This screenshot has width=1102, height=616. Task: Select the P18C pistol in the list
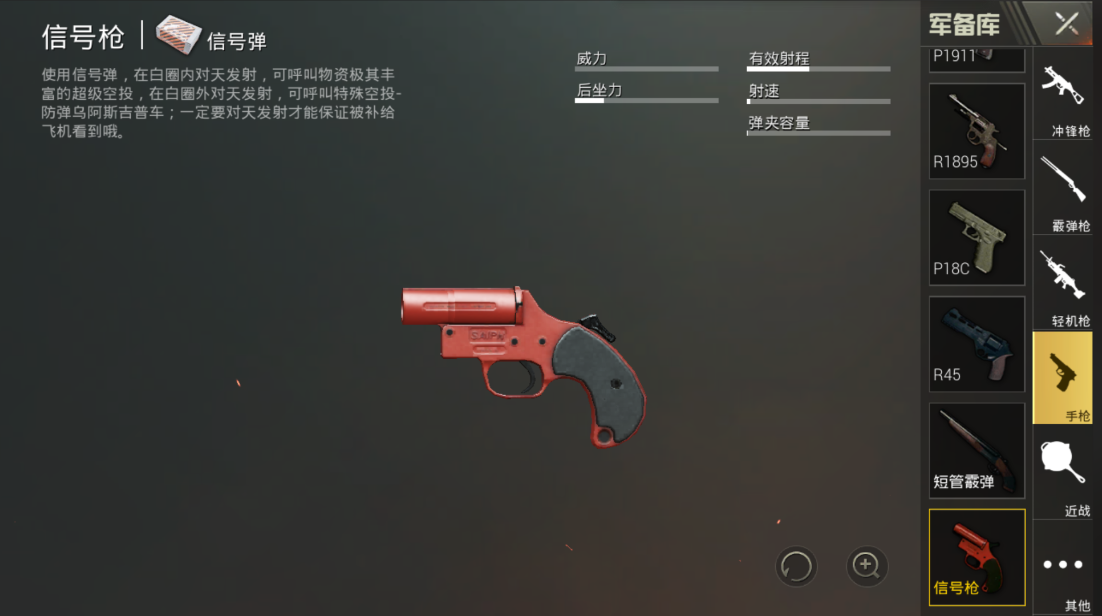pos(977,237)
